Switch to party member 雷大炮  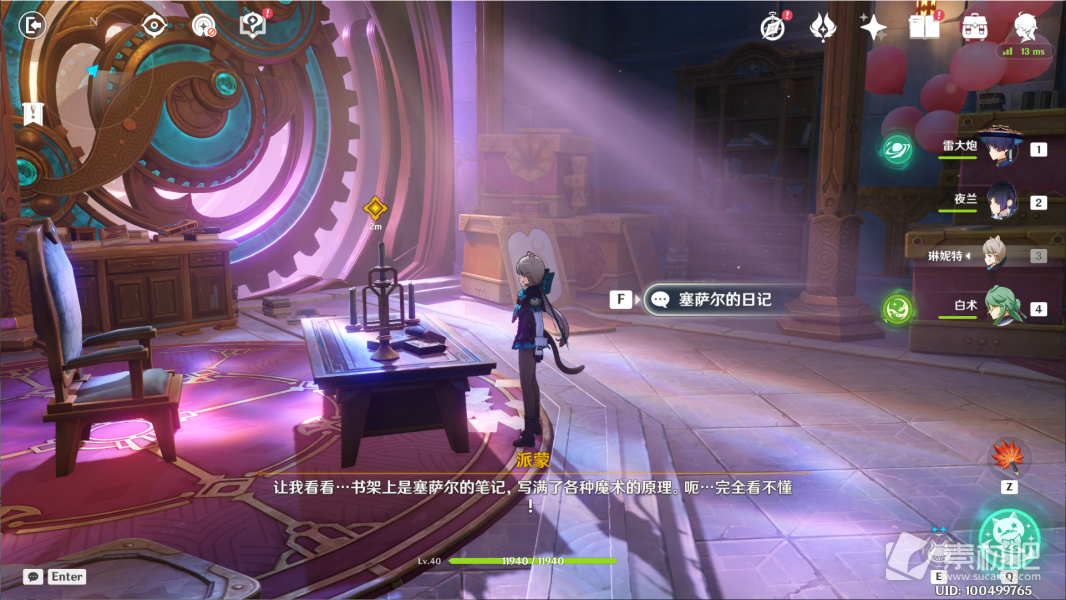click(x=1000, y=149)
